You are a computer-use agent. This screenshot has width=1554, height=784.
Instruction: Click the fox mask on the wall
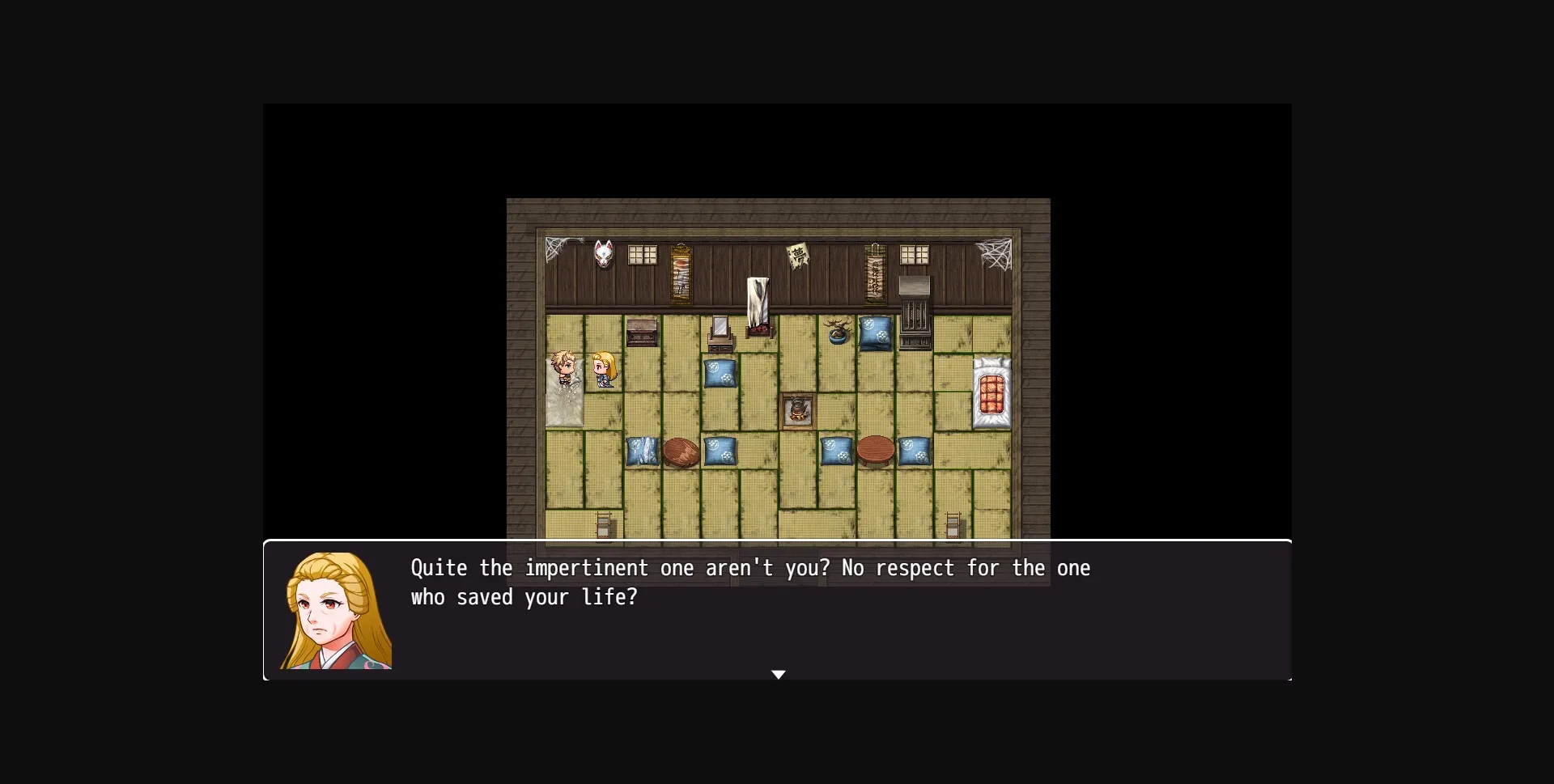tap(603, 255)
